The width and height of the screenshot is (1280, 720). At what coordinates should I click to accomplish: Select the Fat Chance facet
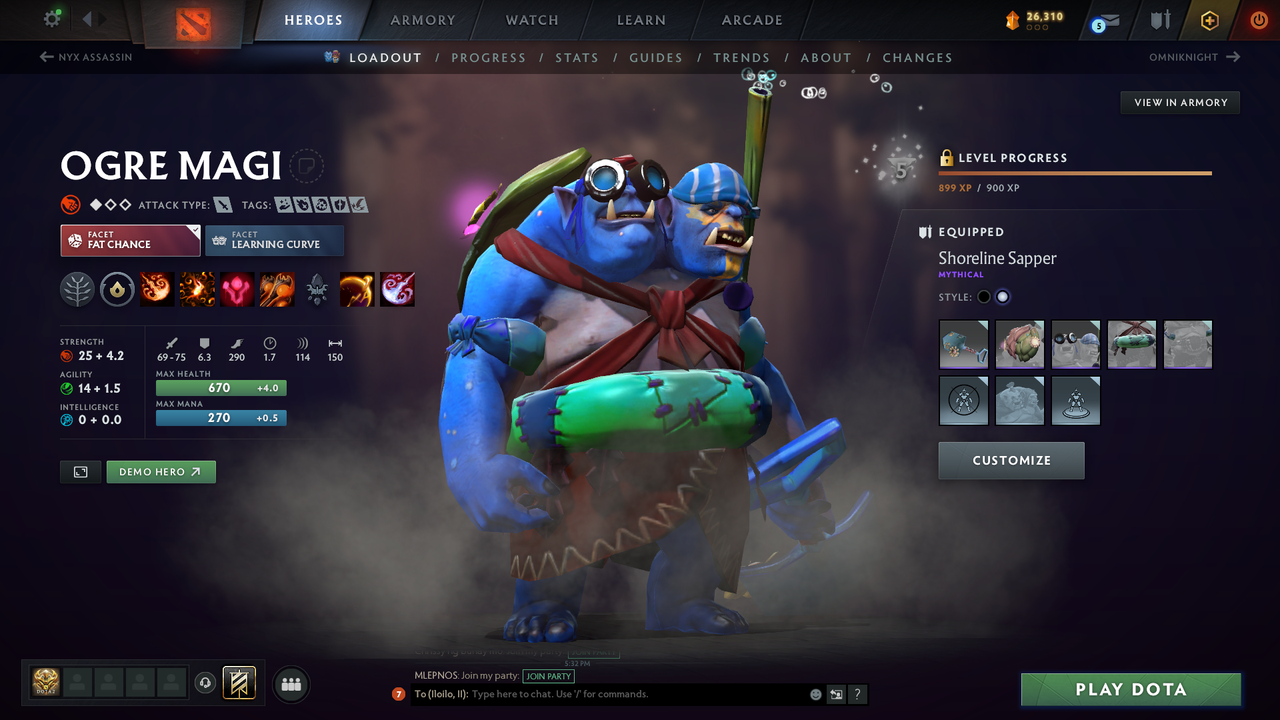[130, 241]
